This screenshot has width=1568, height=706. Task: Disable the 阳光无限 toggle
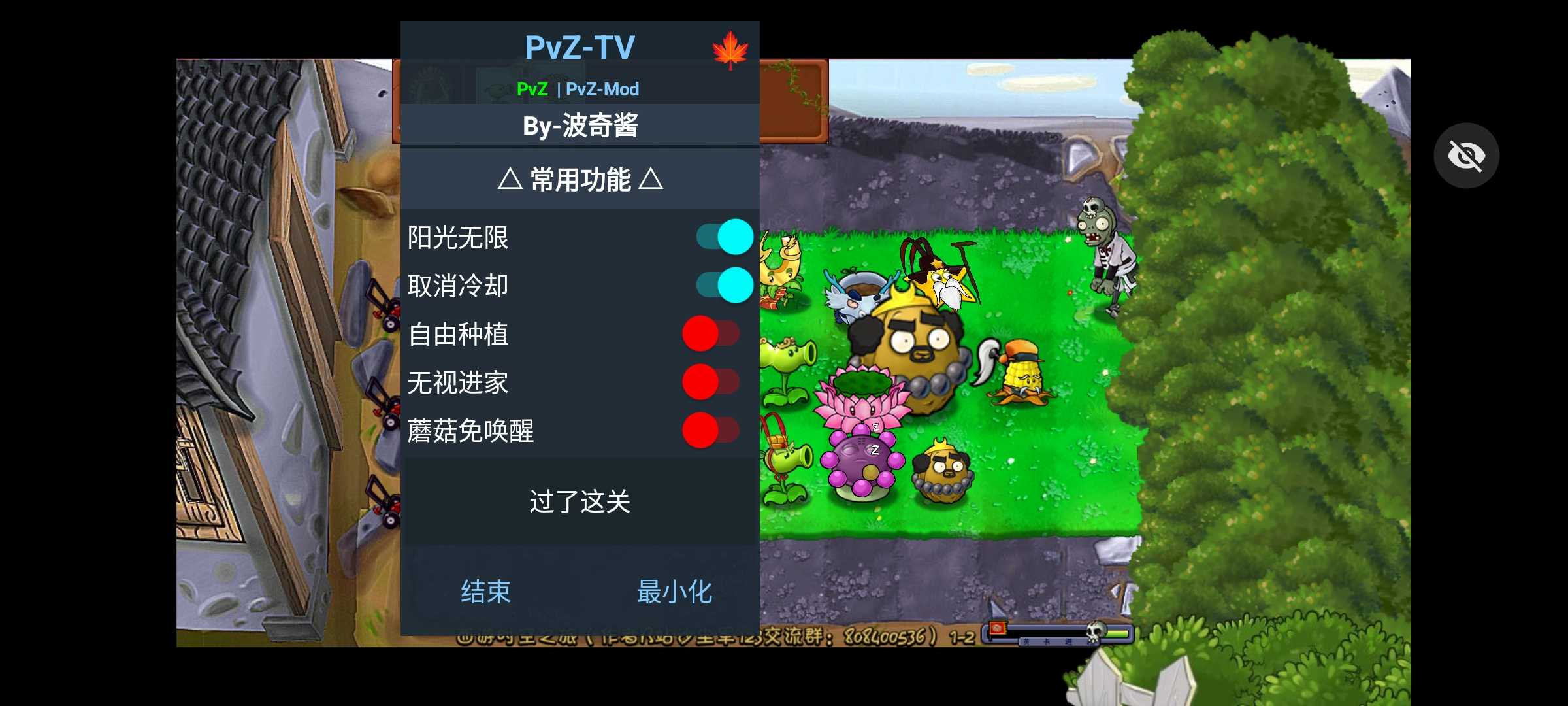[725, 237]
